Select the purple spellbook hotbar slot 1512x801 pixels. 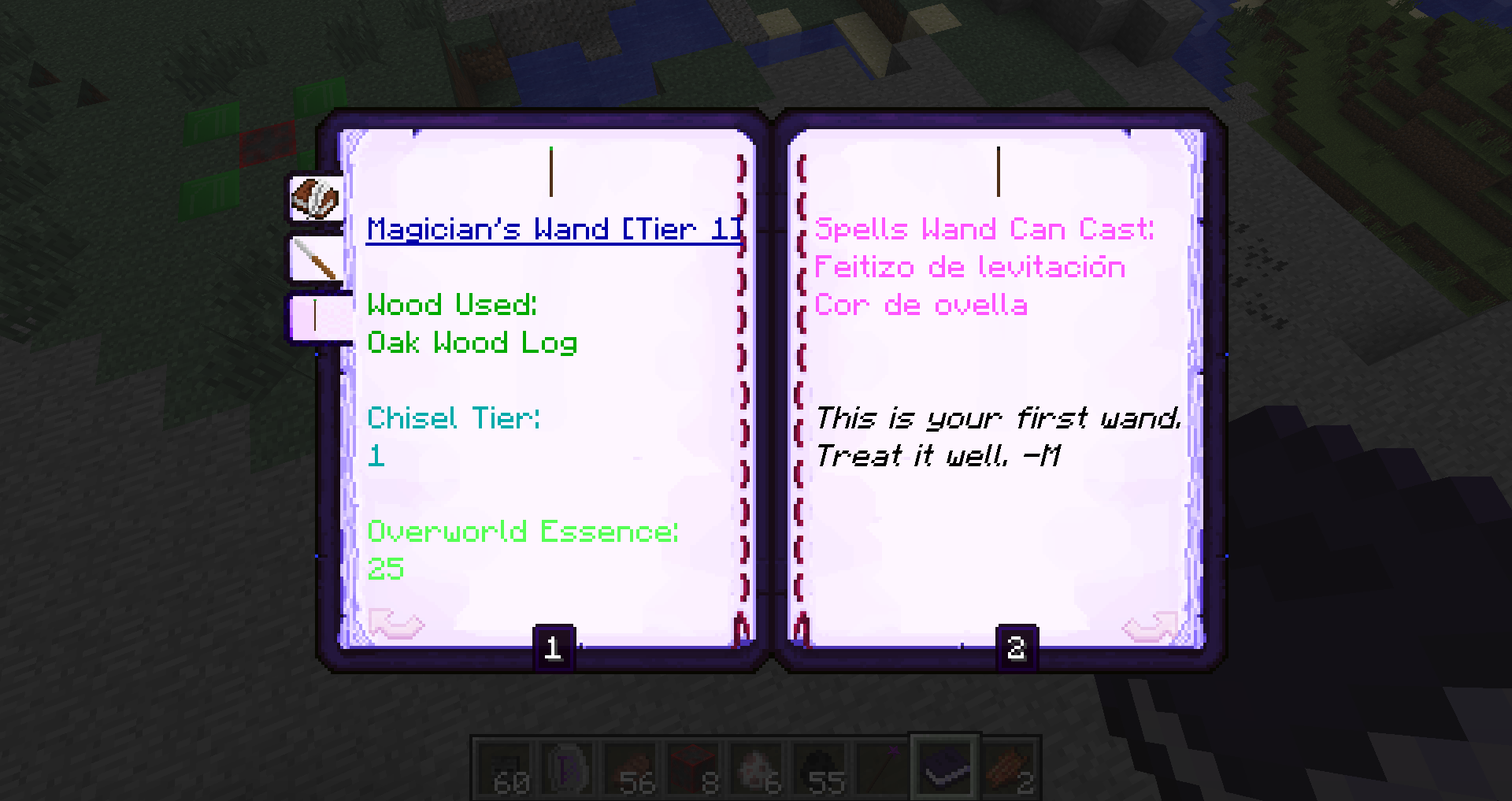tap(945, 764)
